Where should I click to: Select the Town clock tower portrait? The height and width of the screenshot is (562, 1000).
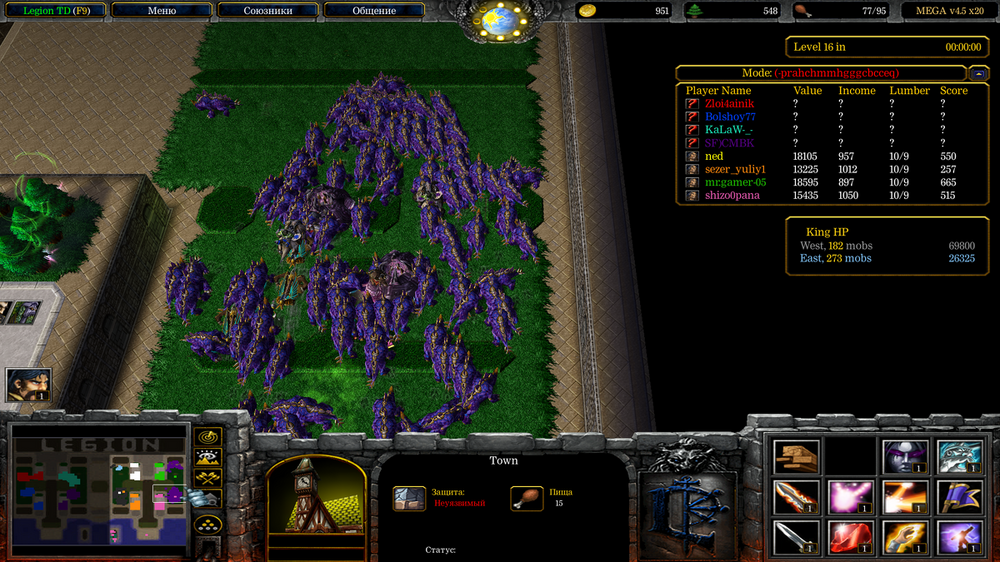coord(309,501)
